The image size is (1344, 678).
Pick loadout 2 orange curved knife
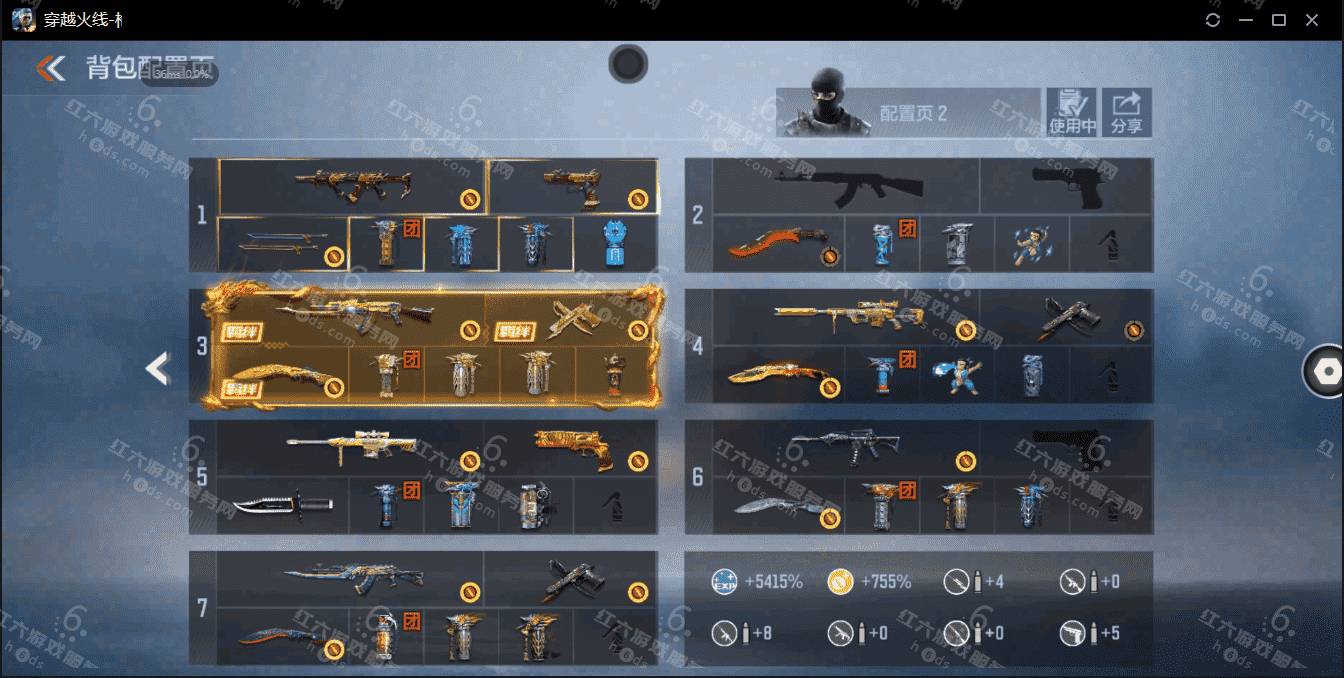(x=778, y=244)
